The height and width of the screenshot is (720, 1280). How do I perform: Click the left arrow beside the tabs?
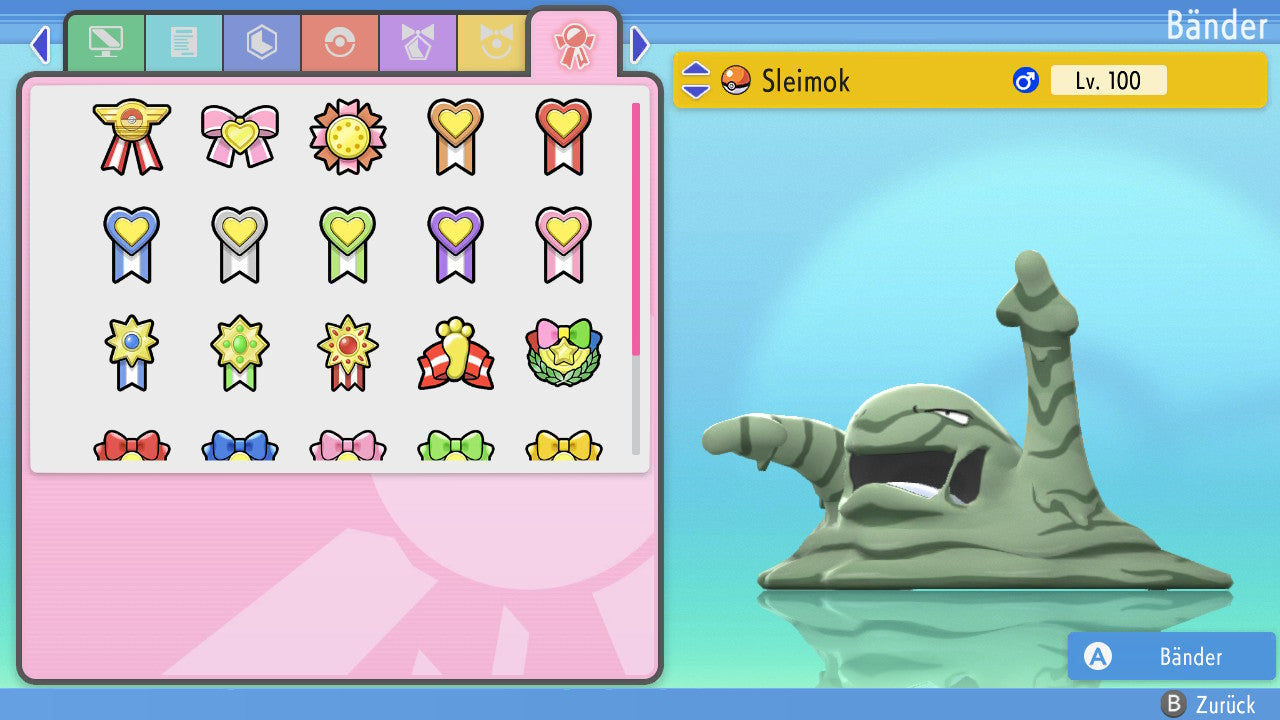pos(40,44)
